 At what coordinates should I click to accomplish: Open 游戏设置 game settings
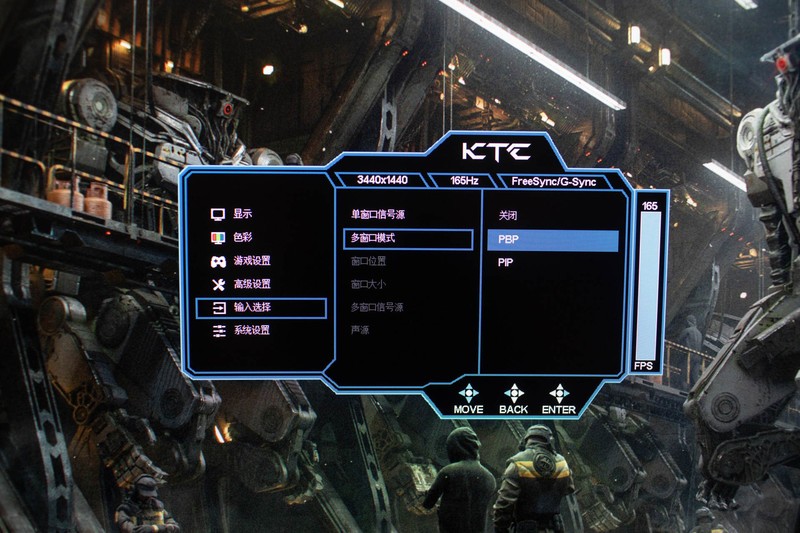(251, 261)
